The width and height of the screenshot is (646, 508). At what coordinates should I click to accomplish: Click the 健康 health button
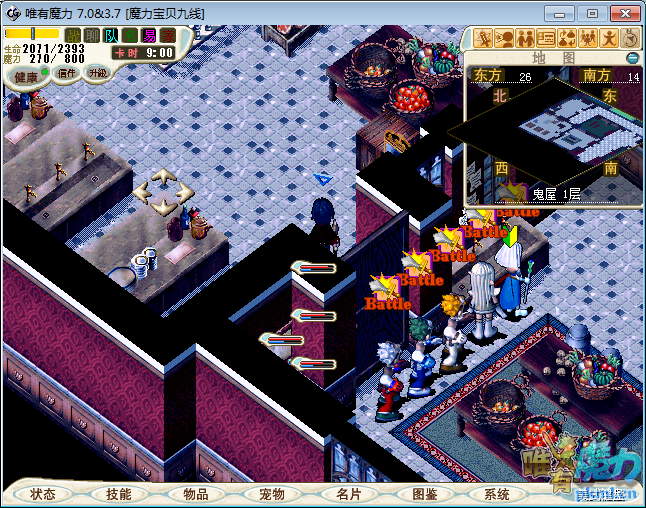25,77
